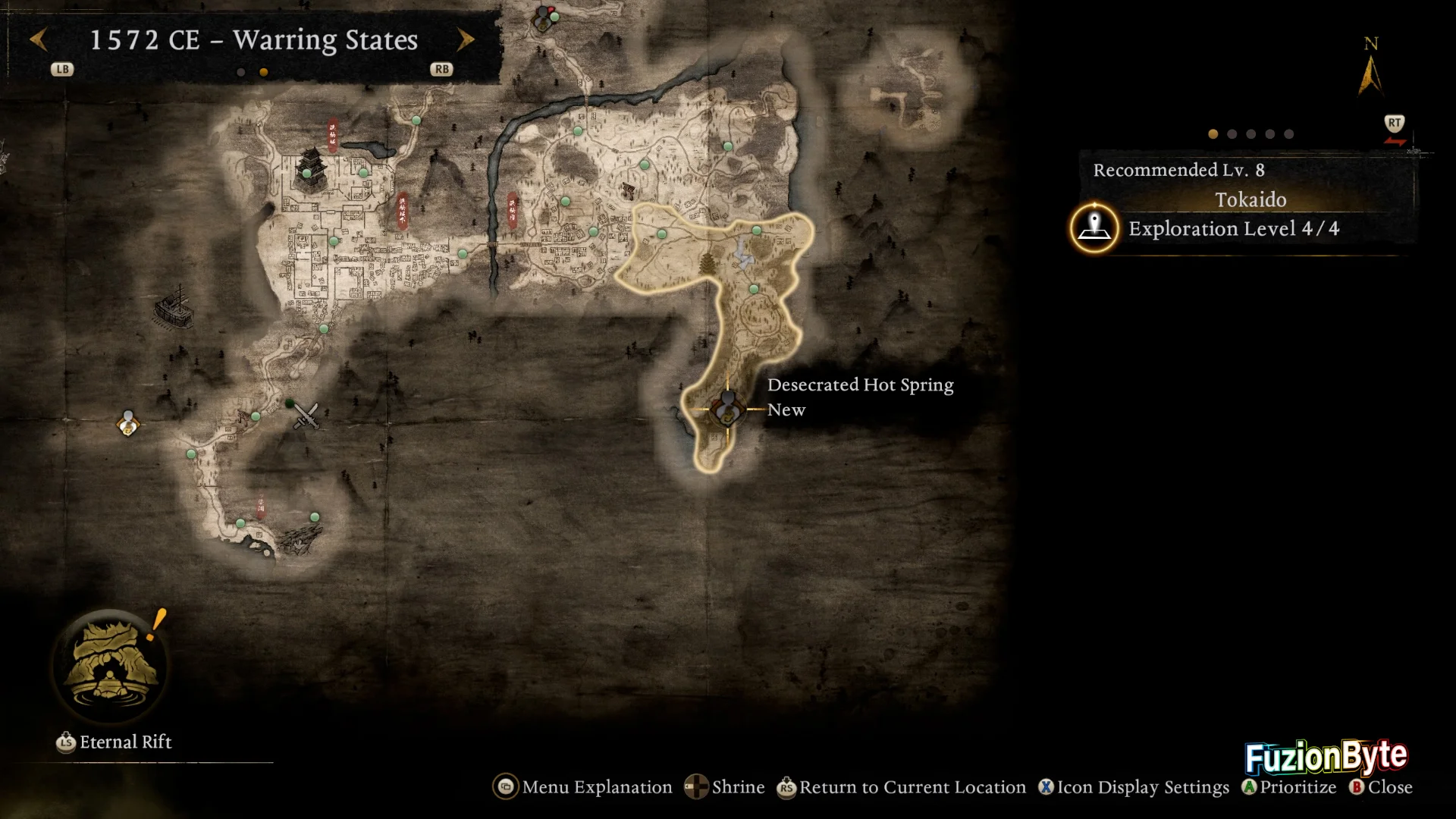Image resolution: width=1456 pixels, height=819 pixels.
Task: Switch to the previous era with left arrow
Action: click(39, 39)
